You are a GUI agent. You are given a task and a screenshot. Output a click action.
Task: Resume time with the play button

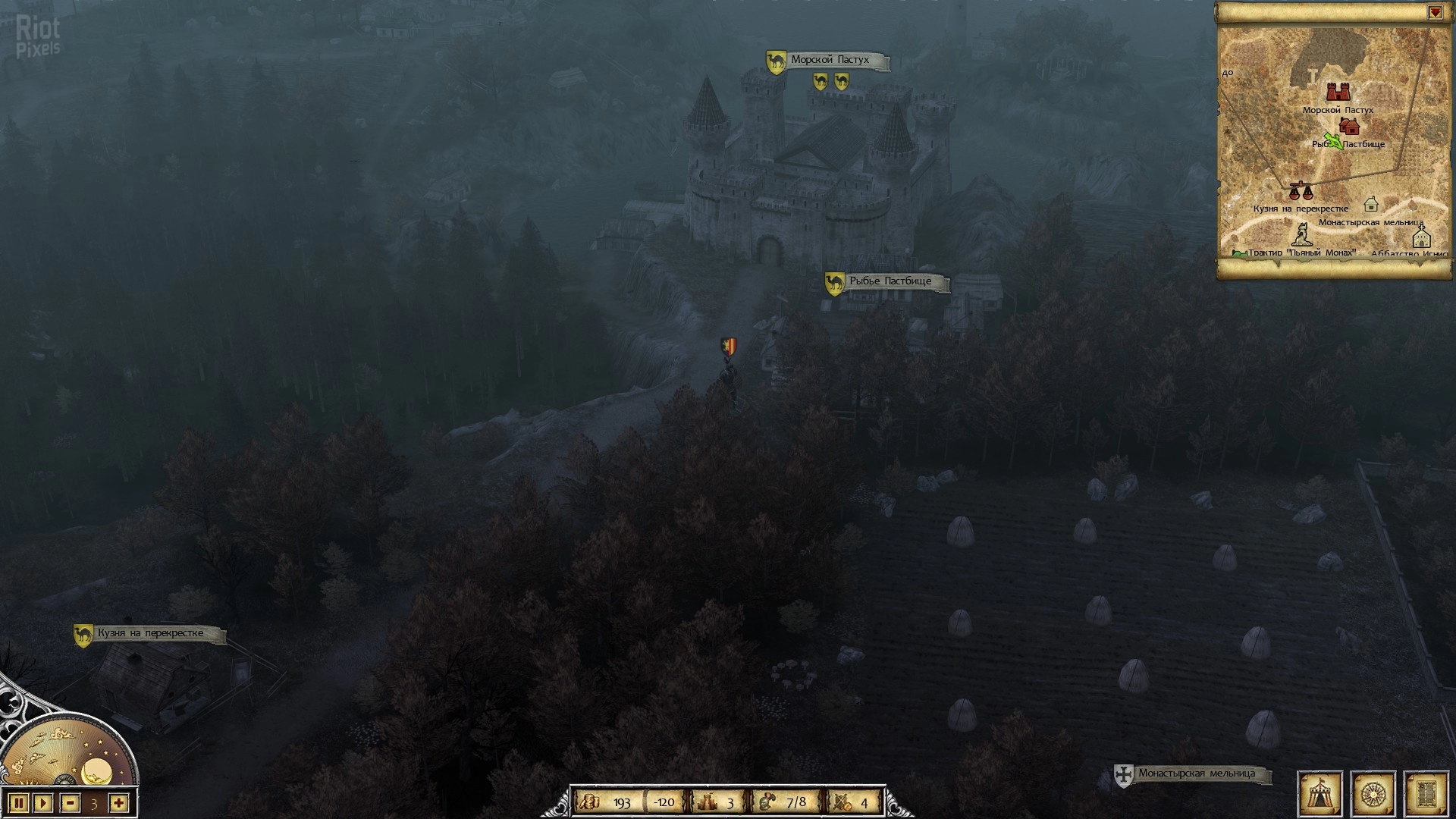click(x=43, y=802)
